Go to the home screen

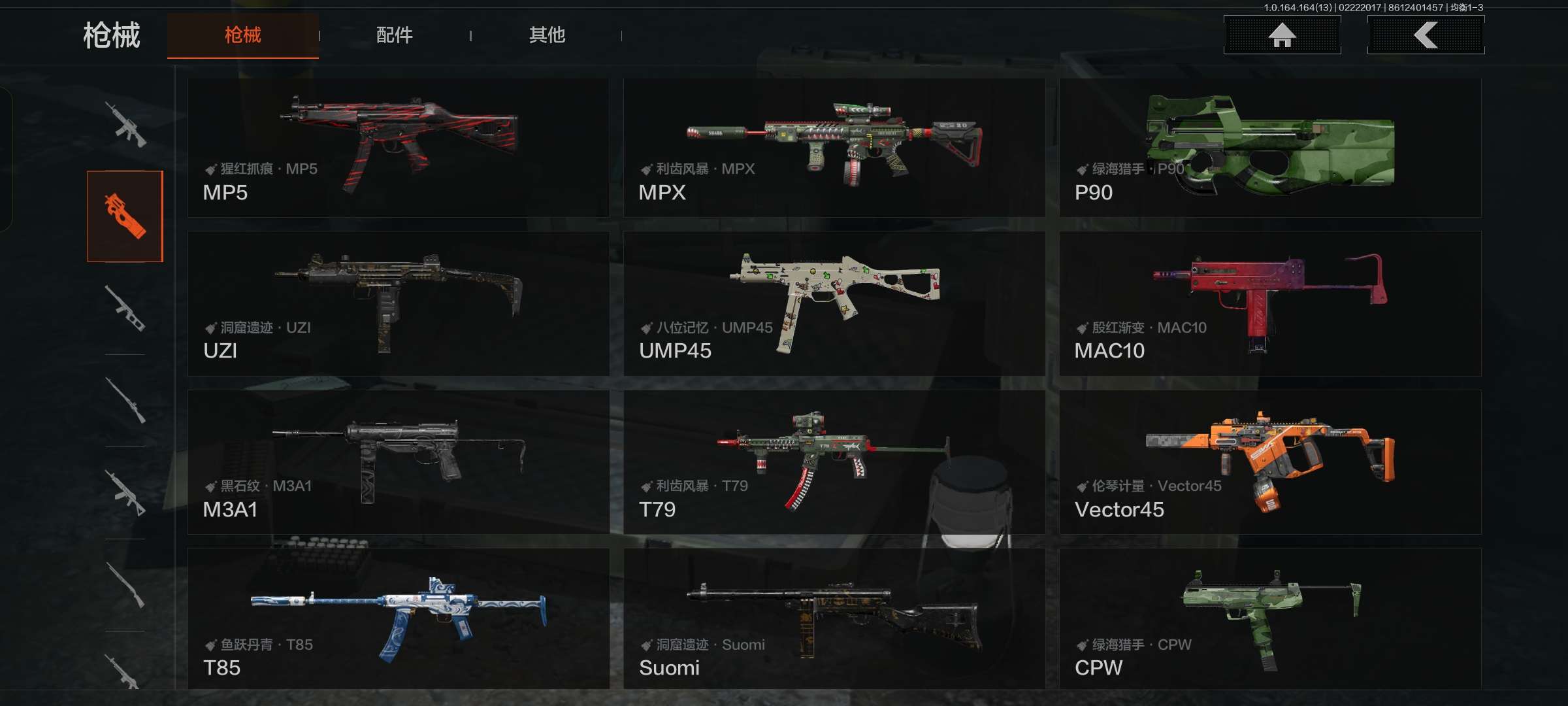[x=1282, y=35]
